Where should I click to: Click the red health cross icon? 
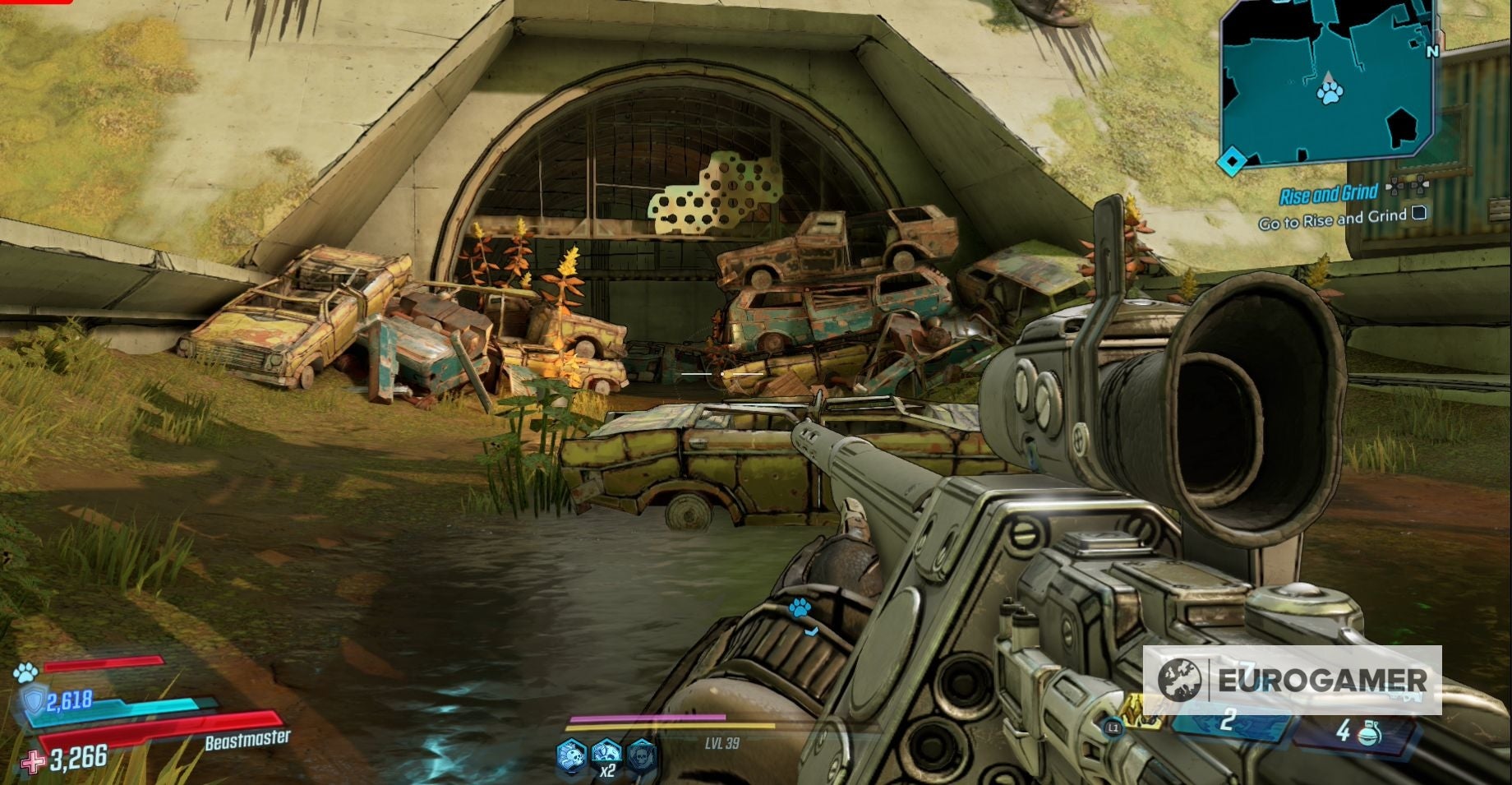point(32,762)
